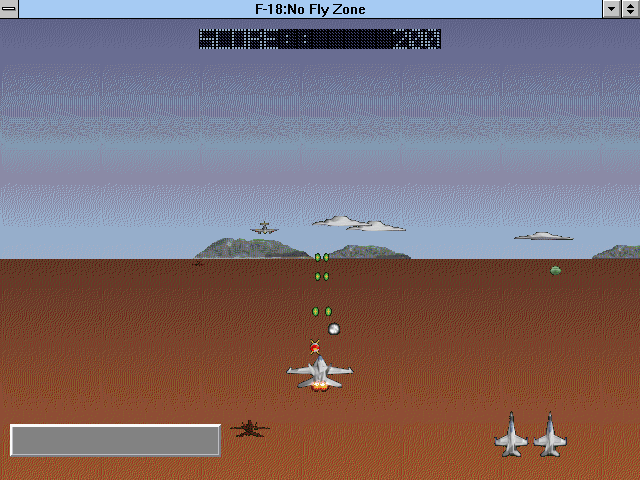This screenshot has height=480, width=640.
Task: Click the window restore button
Action: (x=630, y=9)
